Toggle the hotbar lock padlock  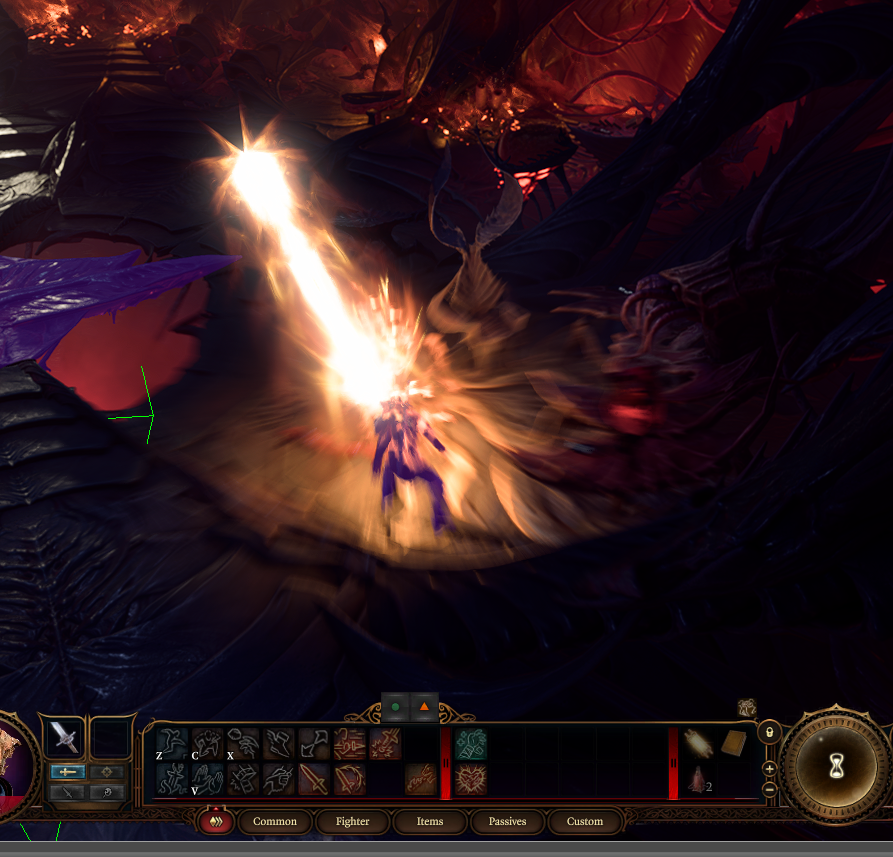pos(769,731)
